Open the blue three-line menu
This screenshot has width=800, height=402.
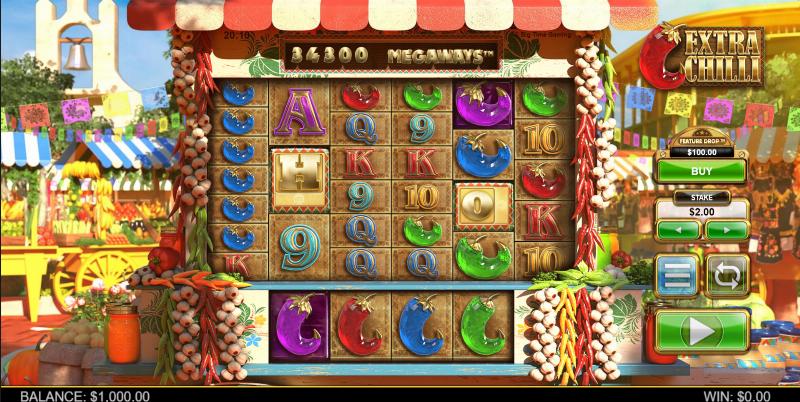tap(676, 275)
